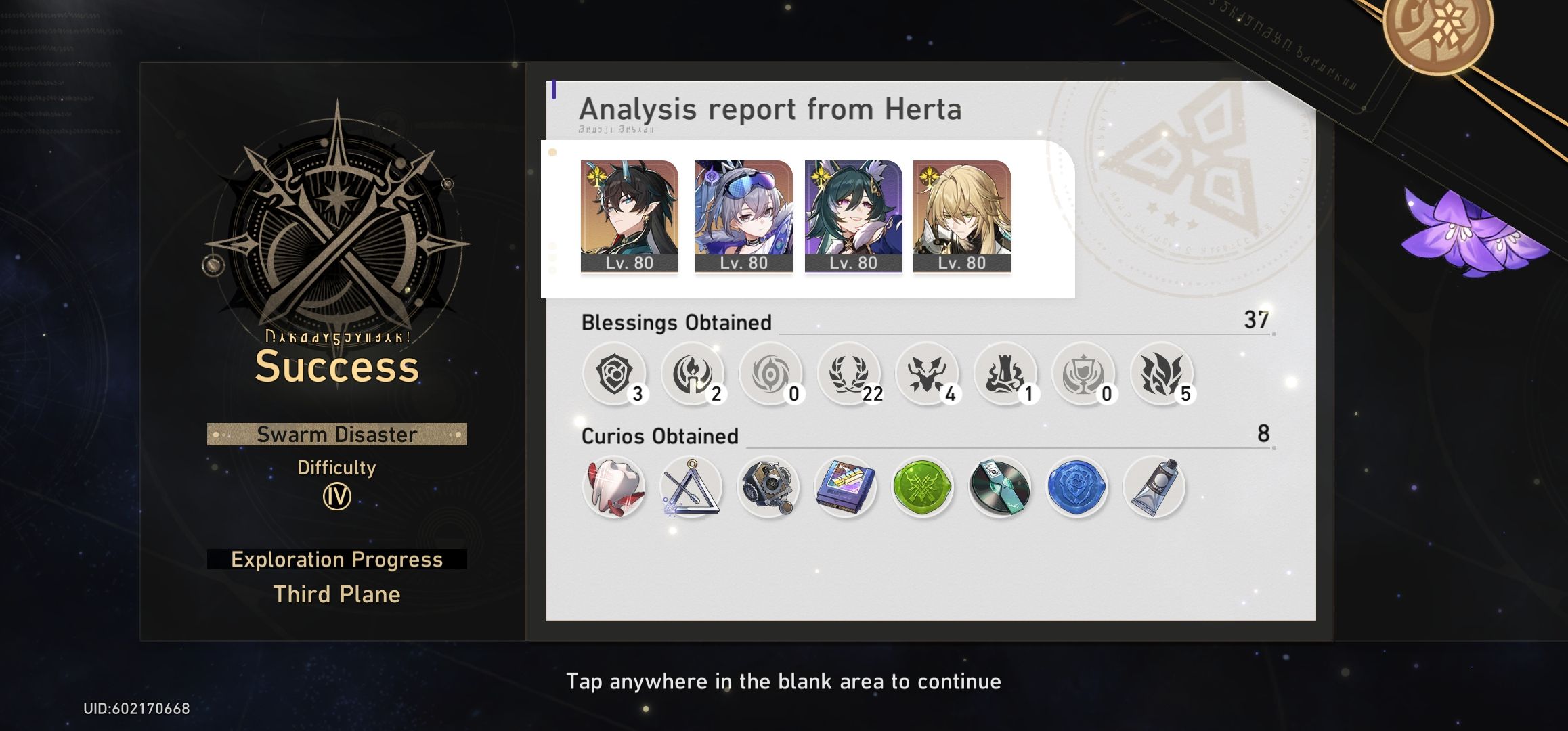Open the Exploration Progress section
Image resolution: width=1568 pixels, height=731 pixels.
point(336,559)
